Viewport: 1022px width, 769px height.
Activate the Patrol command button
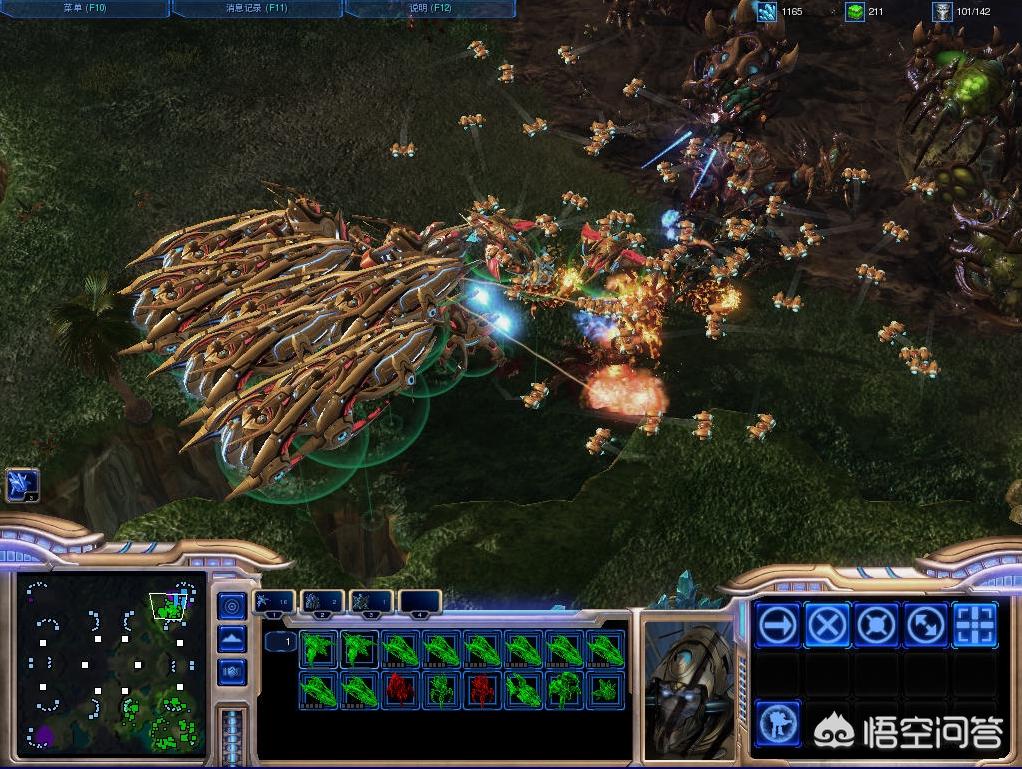[x=925, y=626]
